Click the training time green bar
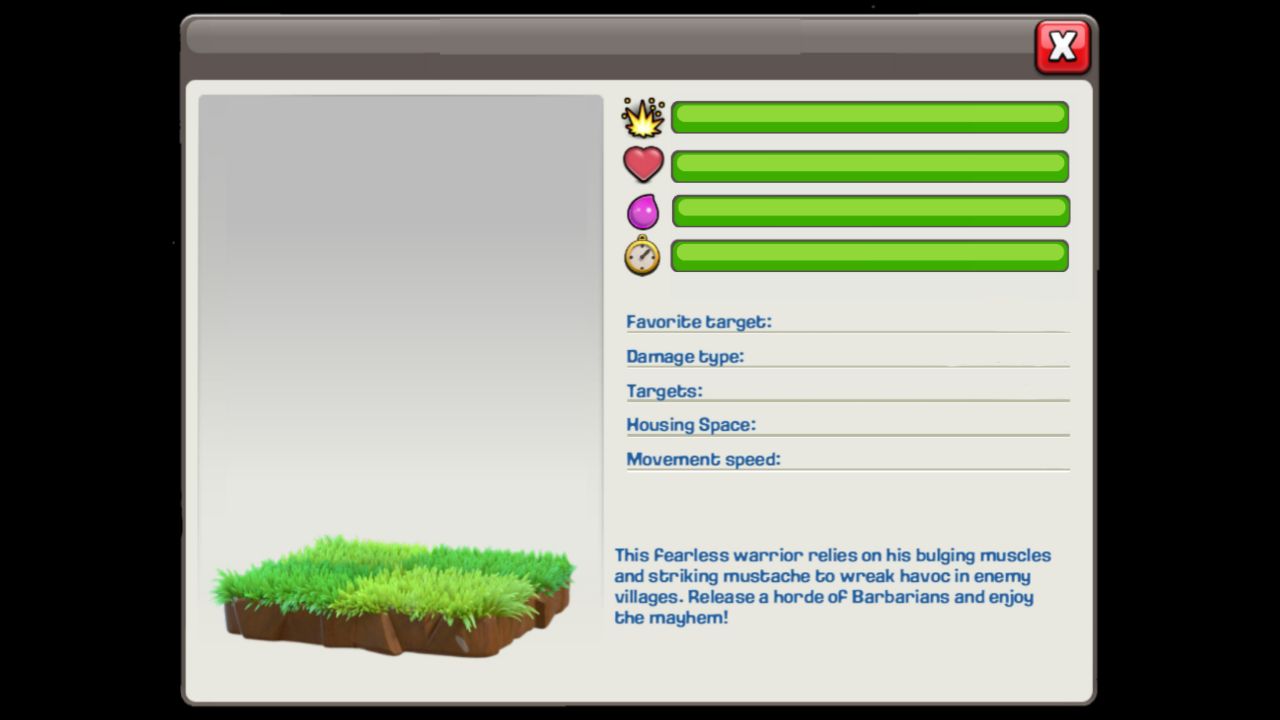1280x720 pixels. click(x=869, y=255)
